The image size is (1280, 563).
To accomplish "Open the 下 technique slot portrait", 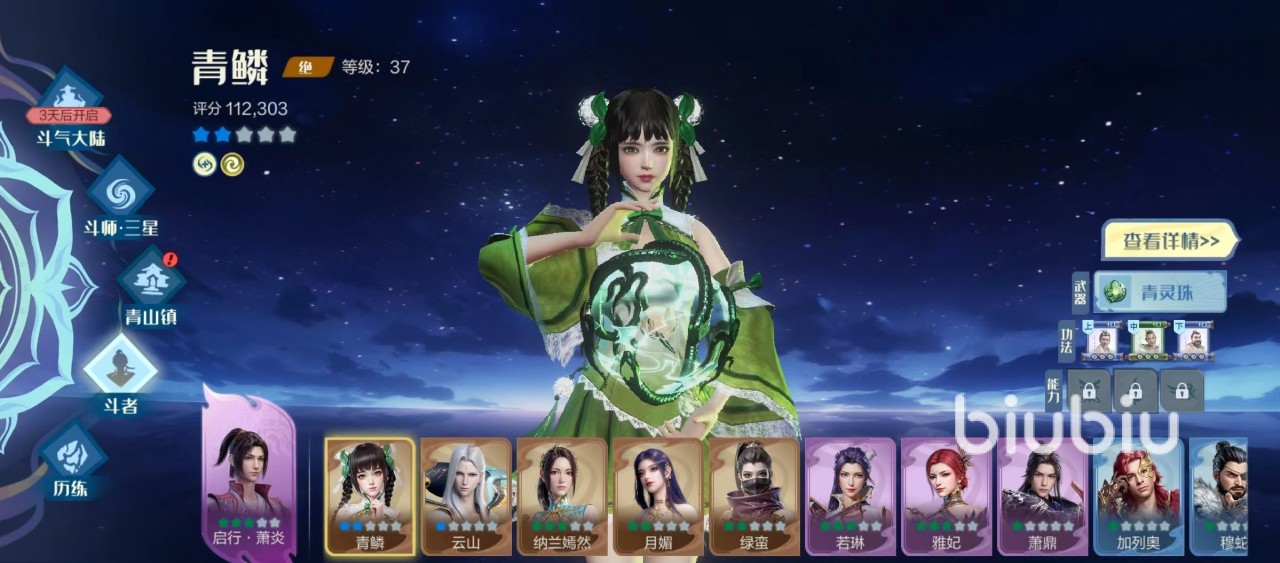I will point(1193,341).
